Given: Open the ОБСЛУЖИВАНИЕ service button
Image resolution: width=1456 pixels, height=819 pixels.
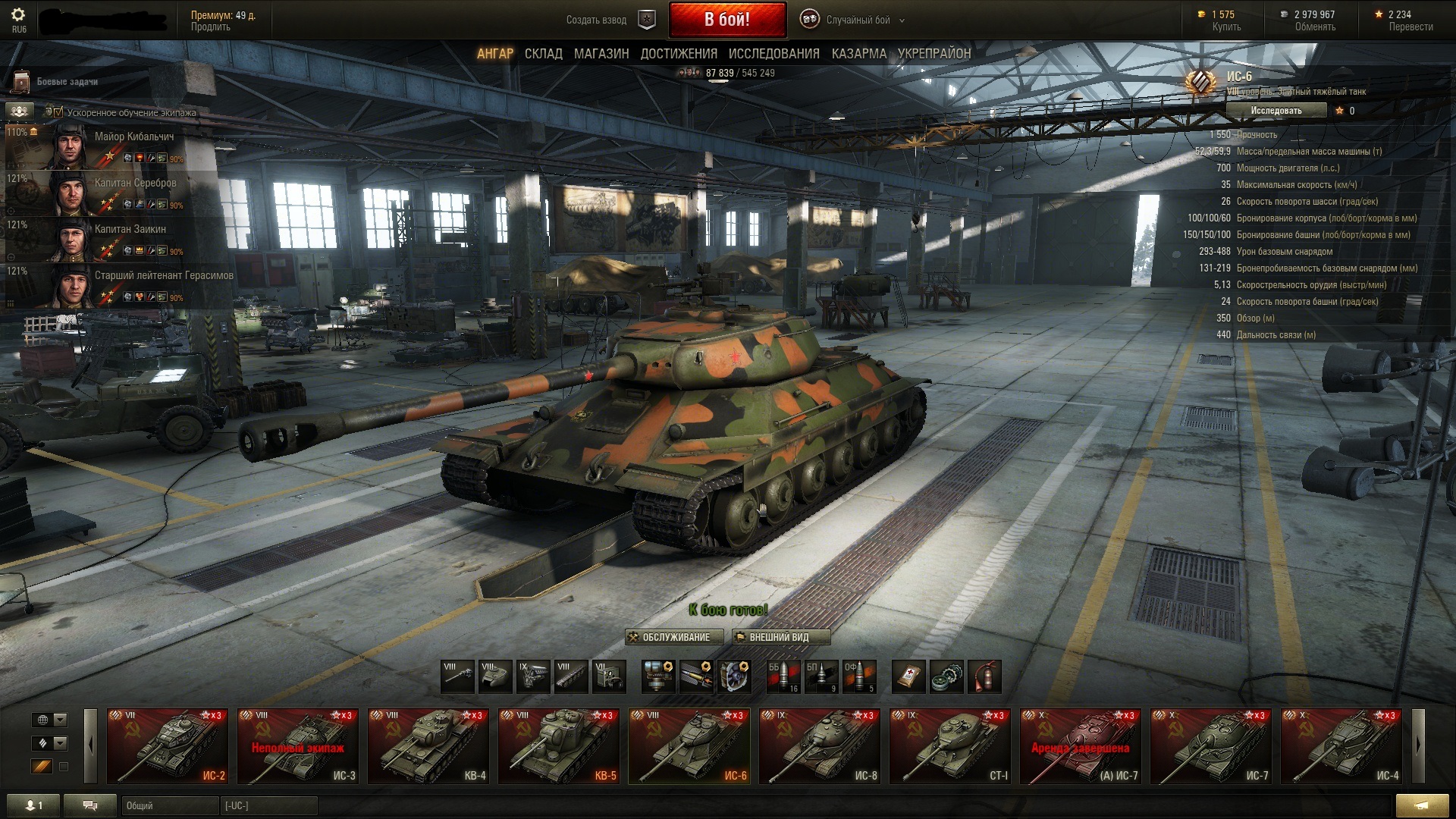Looking at the screenshot, I should point(670,637).
